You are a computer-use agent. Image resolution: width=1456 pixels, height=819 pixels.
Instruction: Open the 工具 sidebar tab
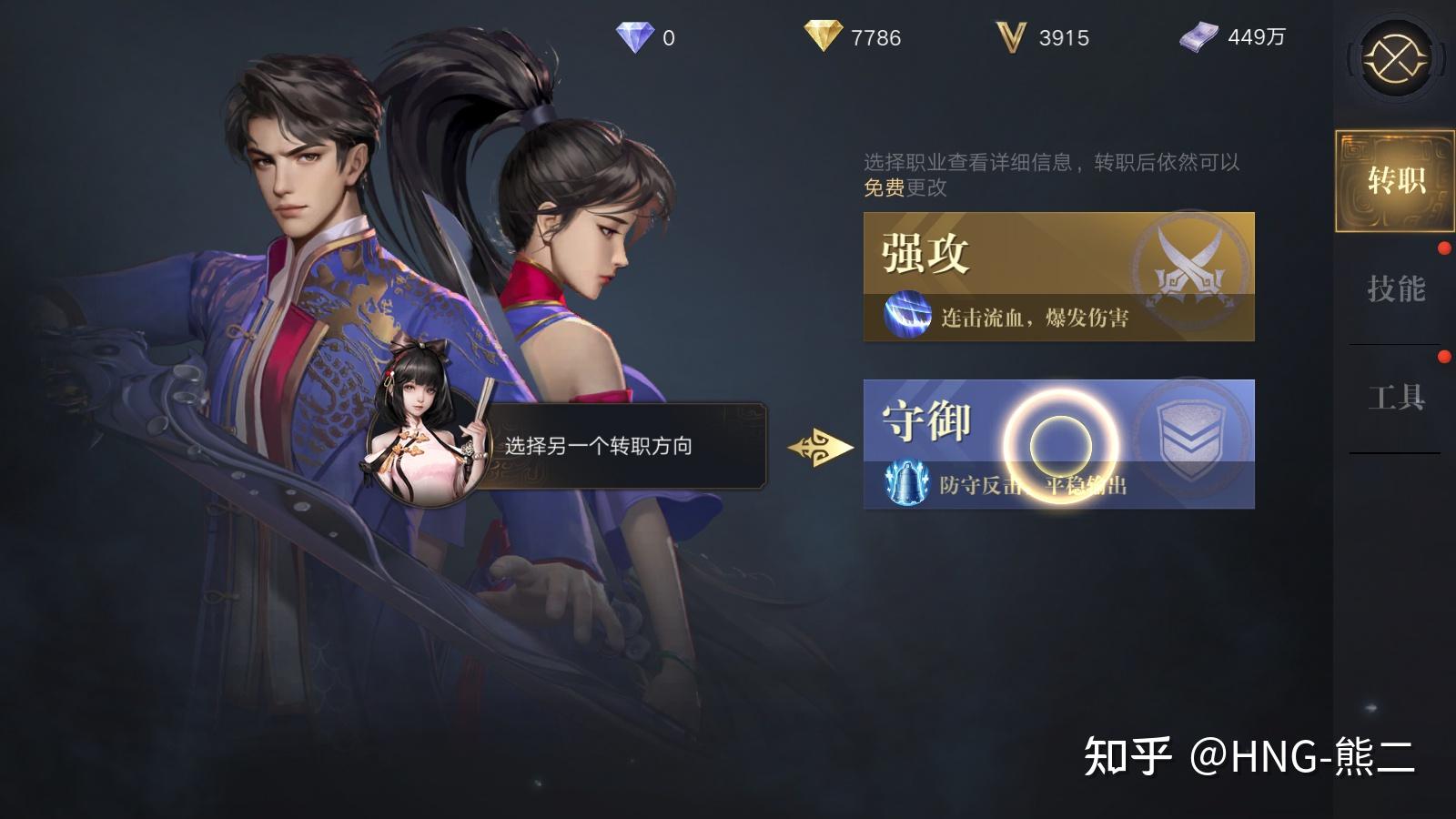coord(1396,397)
